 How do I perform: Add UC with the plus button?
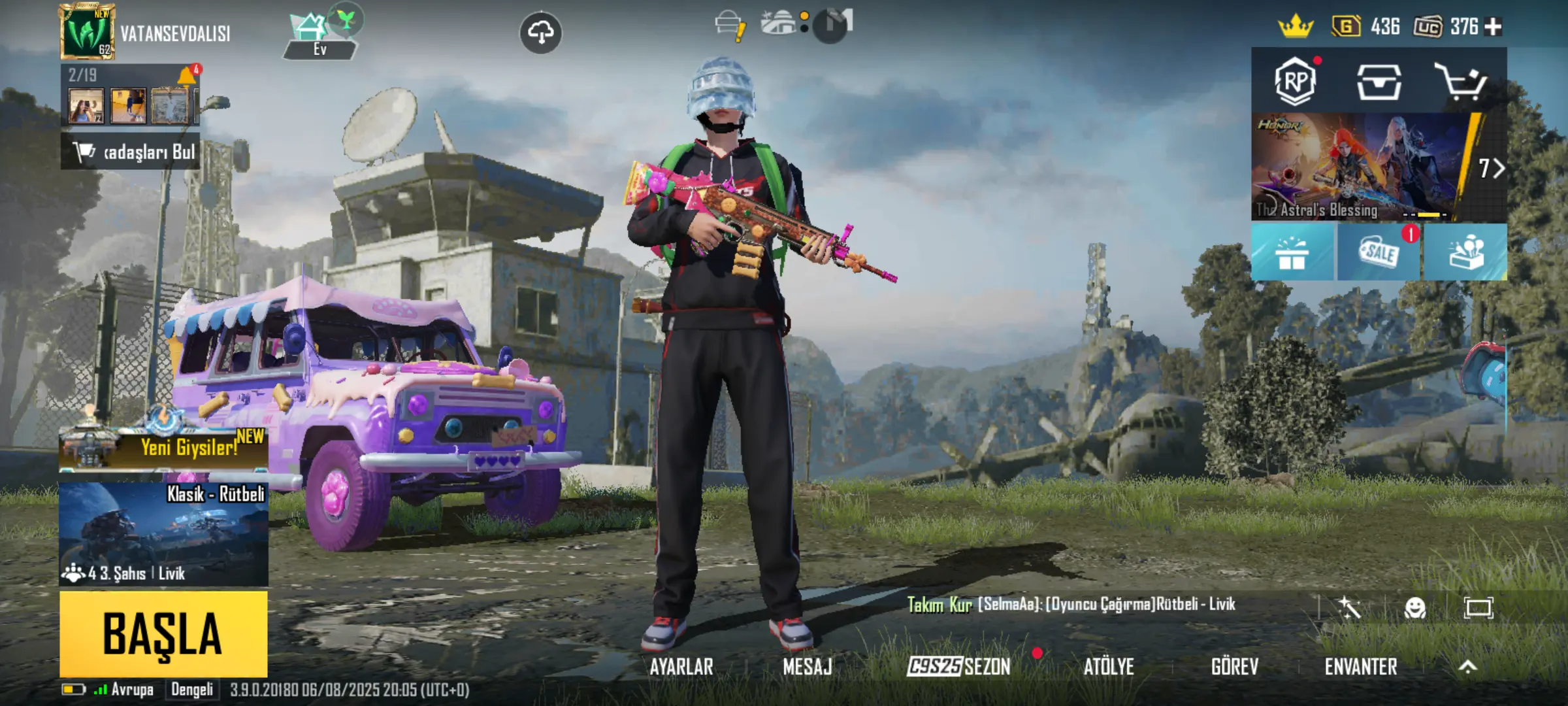pyautogui.click(x=1493, y=27)
